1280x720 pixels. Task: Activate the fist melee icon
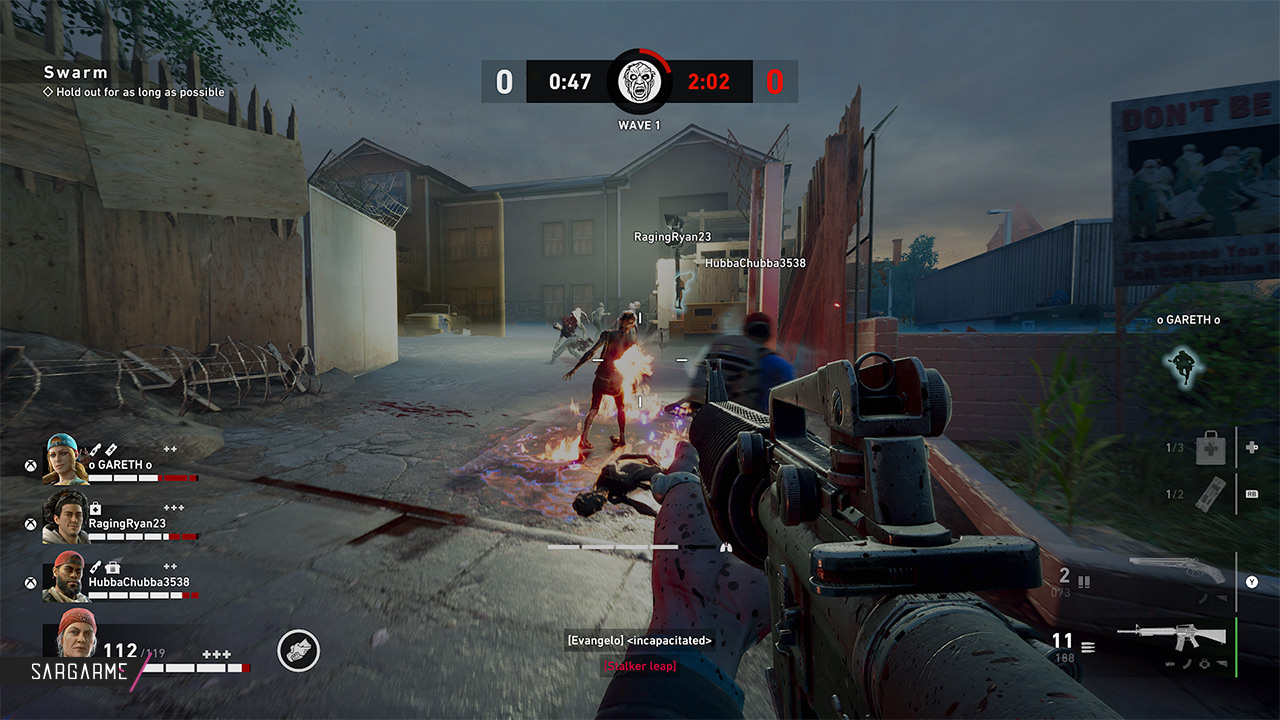[298, 651]
